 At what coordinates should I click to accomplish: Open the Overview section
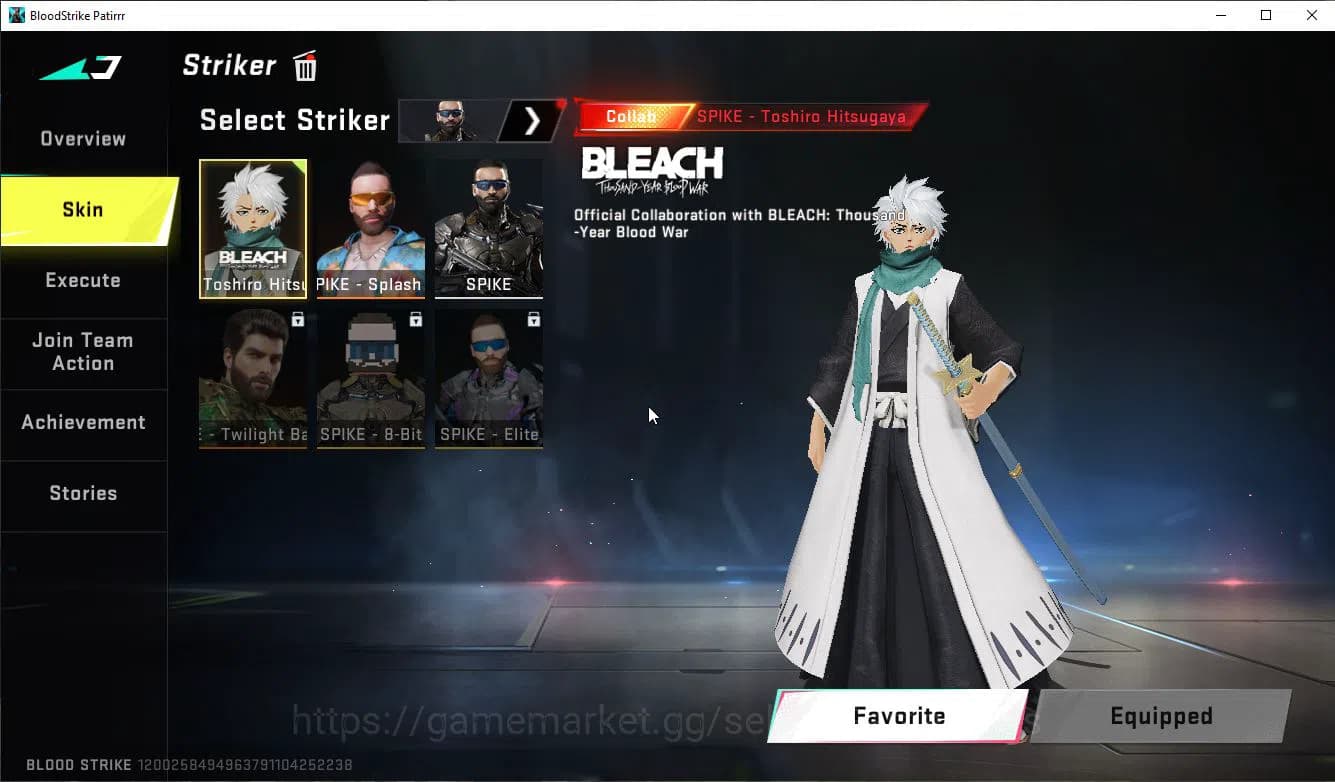[x=82, y=138]
